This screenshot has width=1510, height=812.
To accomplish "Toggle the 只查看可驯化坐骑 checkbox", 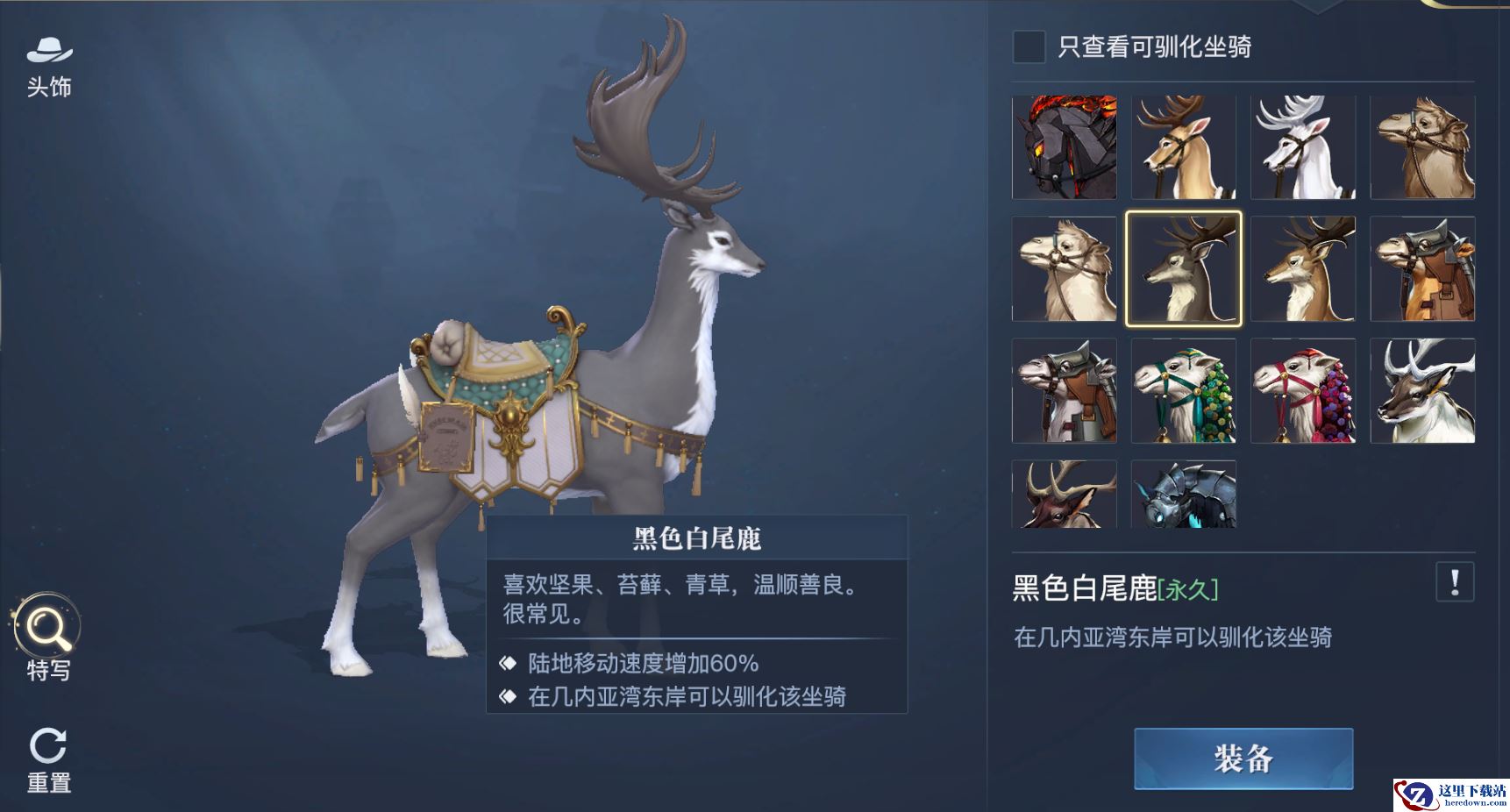I will pyautogui.click(x=1029, y=46).
